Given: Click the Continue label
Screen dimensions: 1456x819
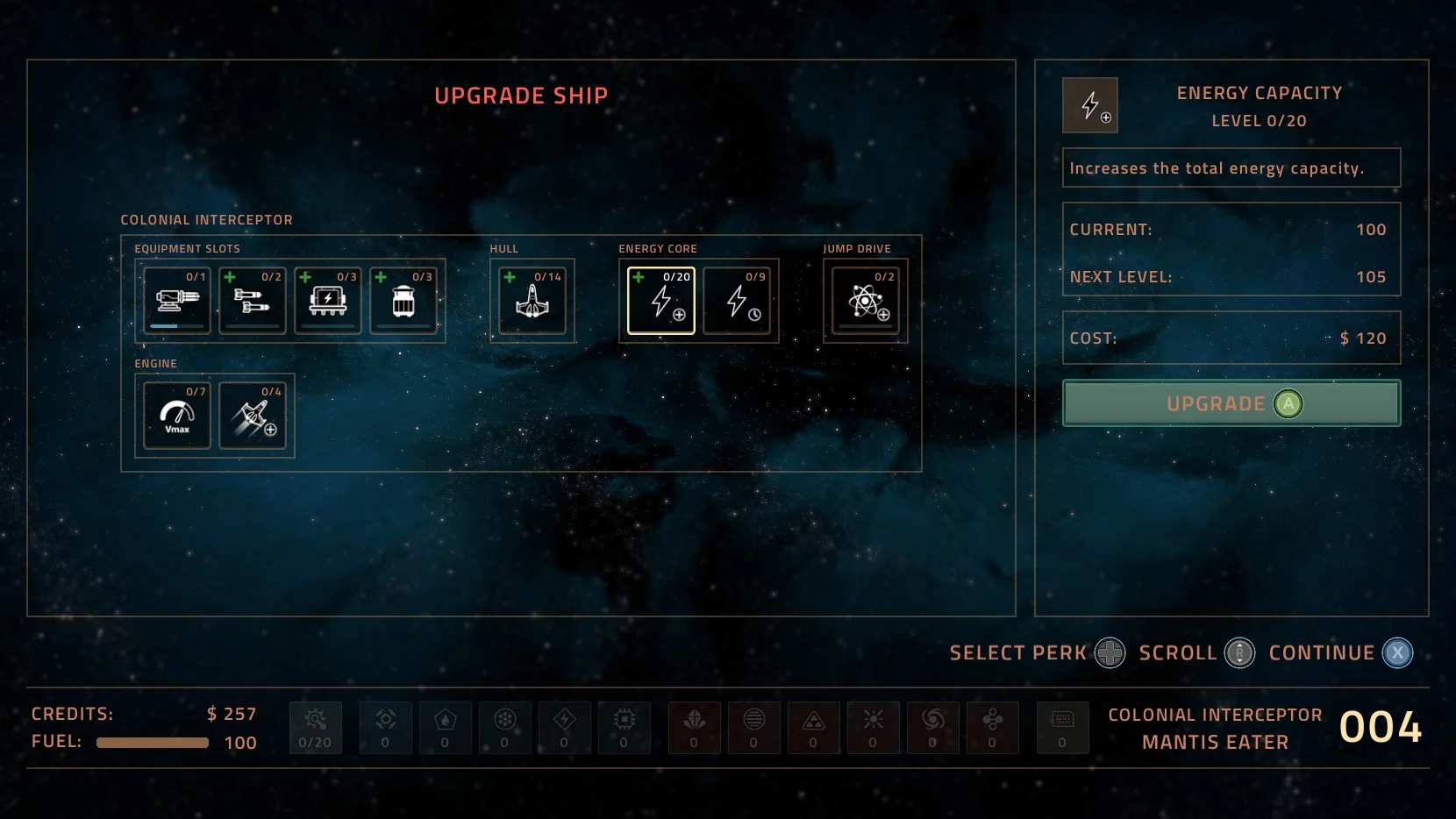Looking at the screenshot, I should (x=1321, y=653).
